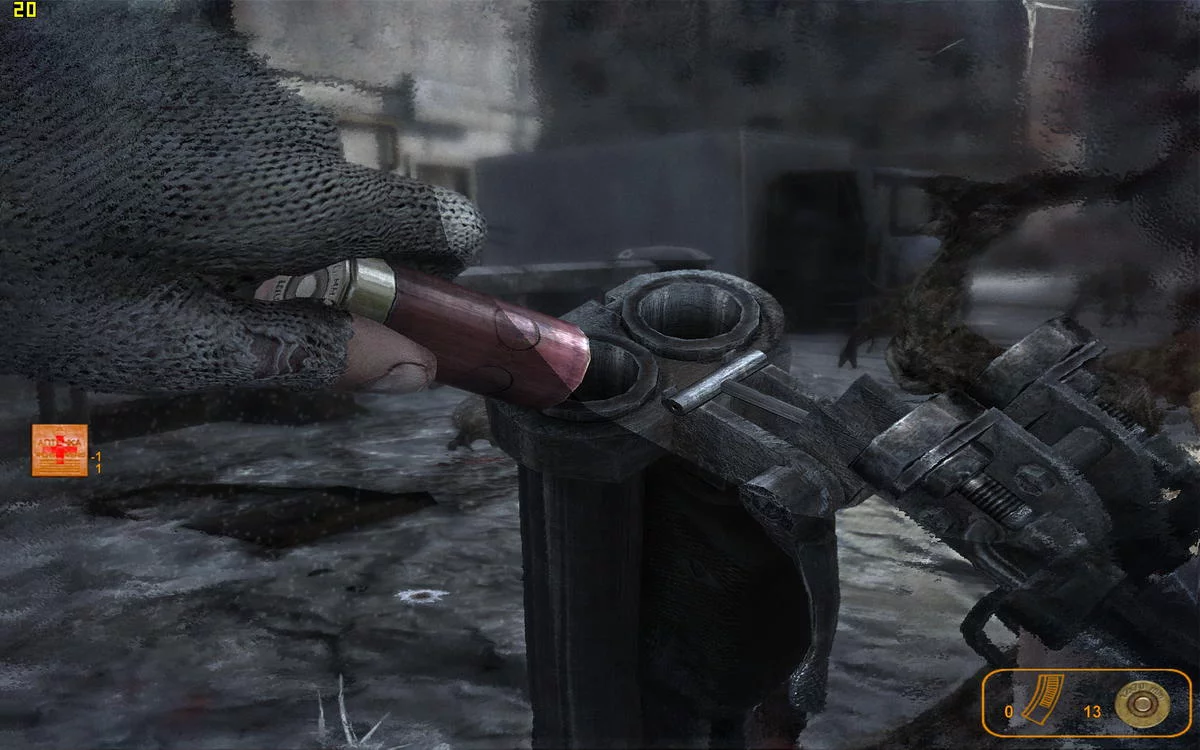
Task: Choose the rifle magazine ammo icon
Action: point(1039,702)
